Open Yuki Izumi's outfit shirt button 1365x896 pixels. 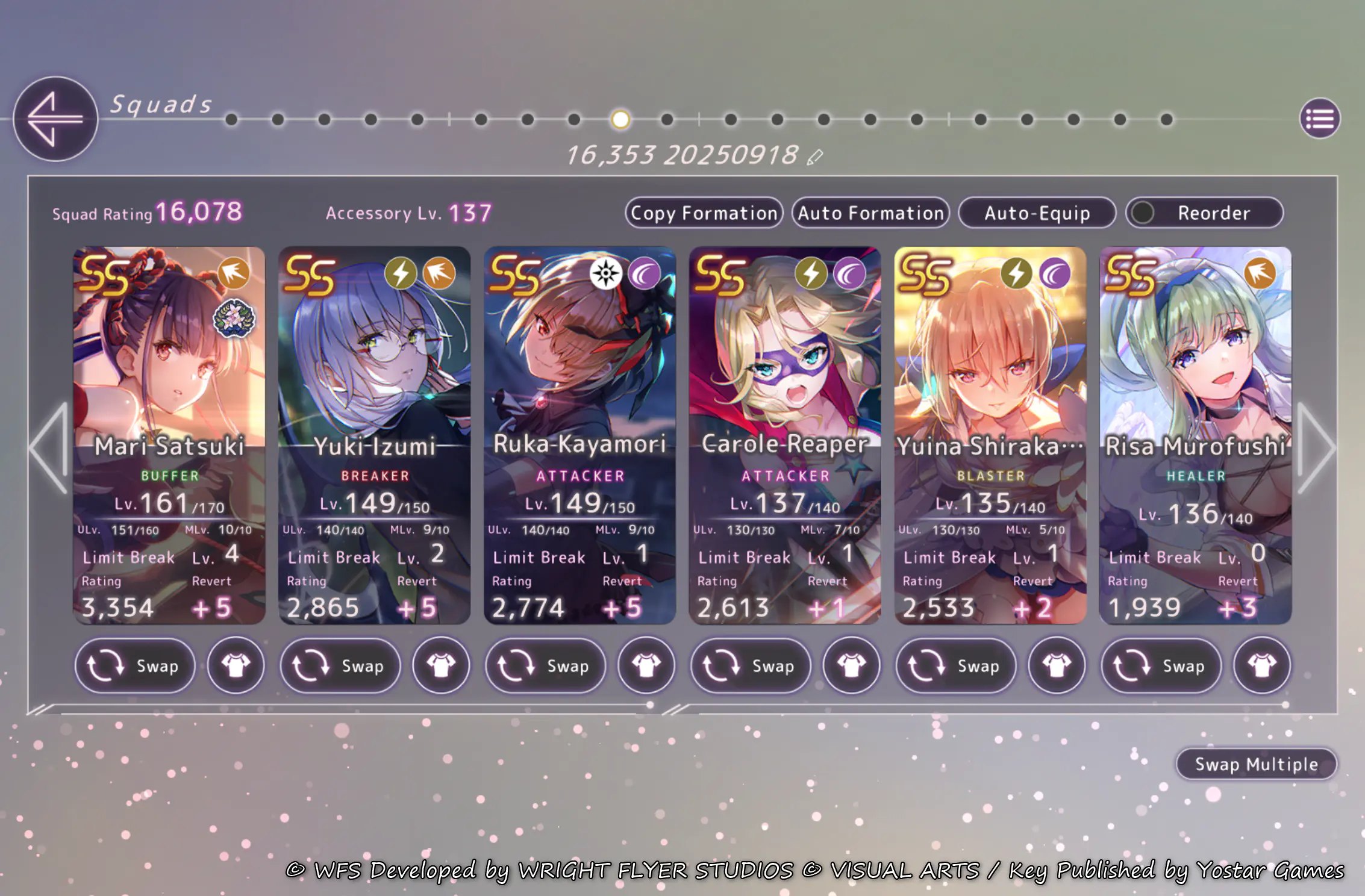pyautogui.click(x=441, y=666)
